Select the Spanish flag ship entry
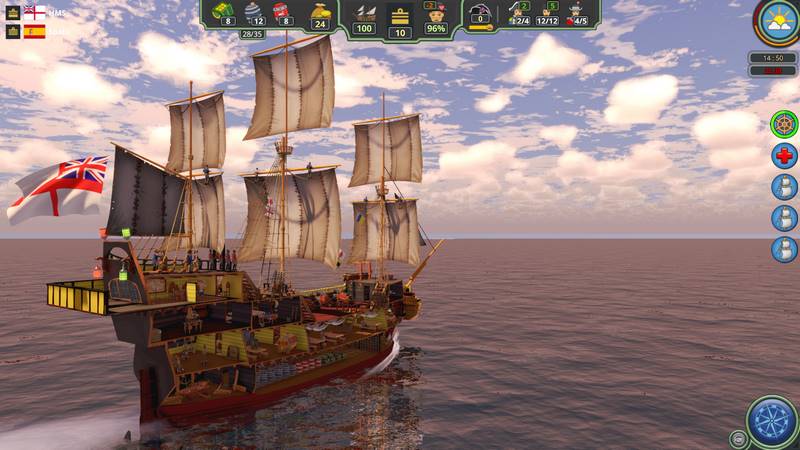This screenshot has width=800, height=450. tap(35, 32)
